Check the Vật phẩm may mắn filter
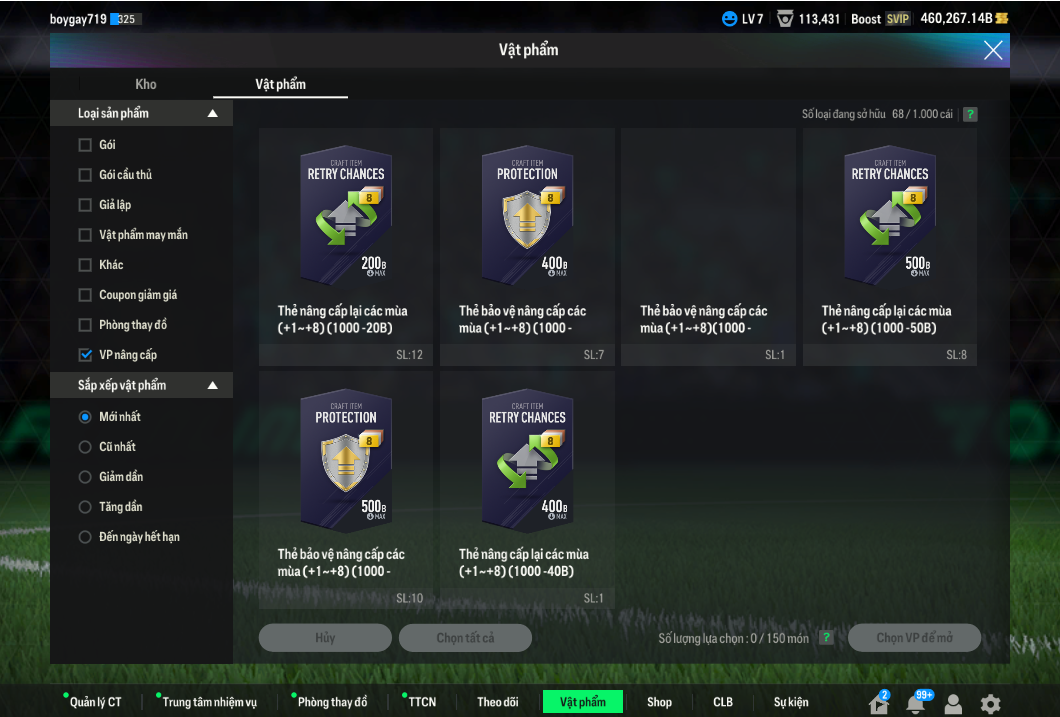 coord(85,235)
